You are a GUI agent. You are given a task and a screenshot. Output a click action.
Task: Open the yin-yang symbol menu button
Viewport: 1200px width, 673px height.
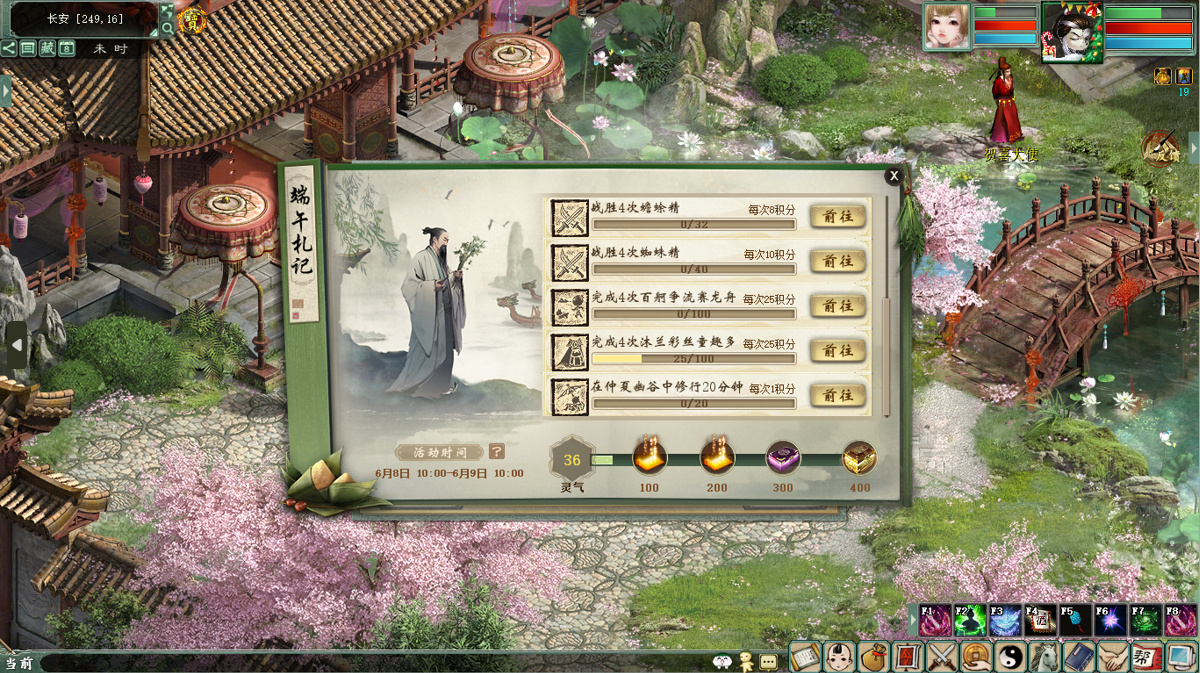[x=1010, y=657]
